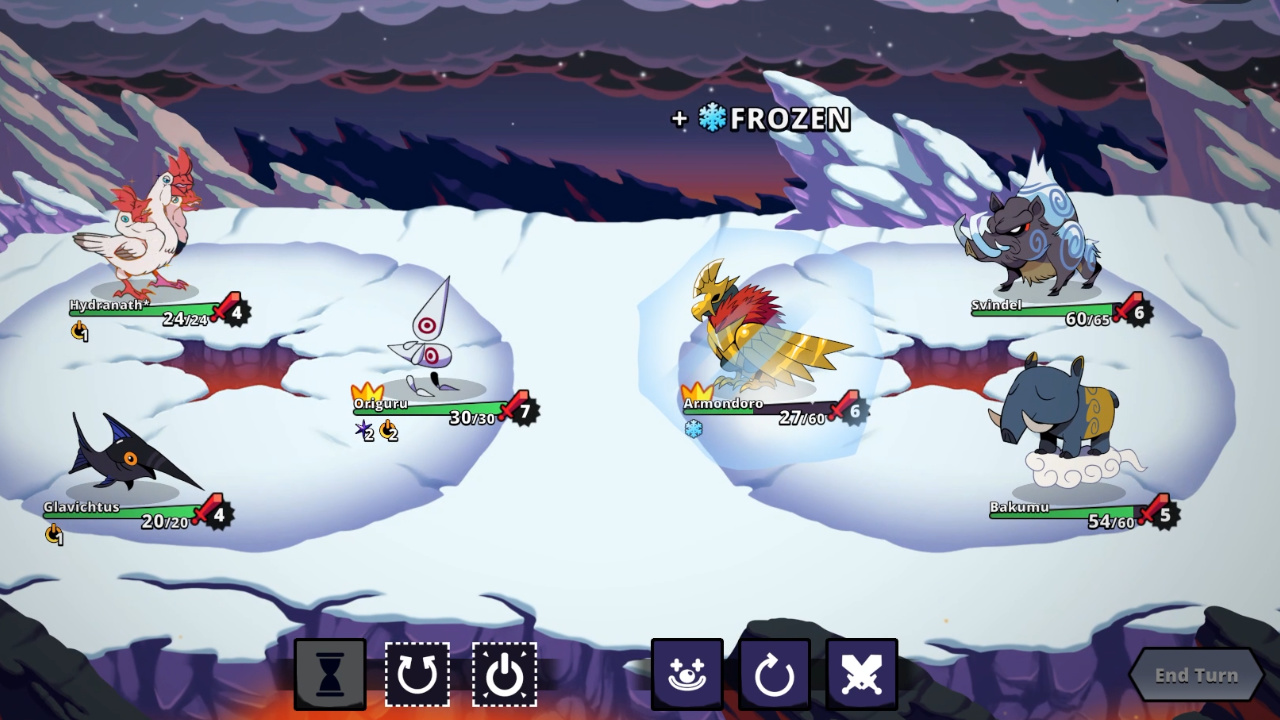Select the hourglass wait action

tap(330, 675)
